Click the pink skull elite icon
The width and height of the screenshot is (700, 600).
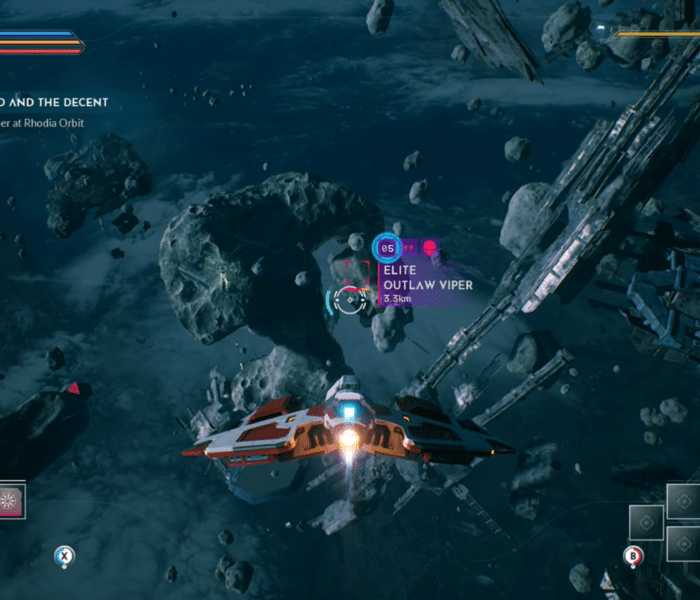(429, 247)
